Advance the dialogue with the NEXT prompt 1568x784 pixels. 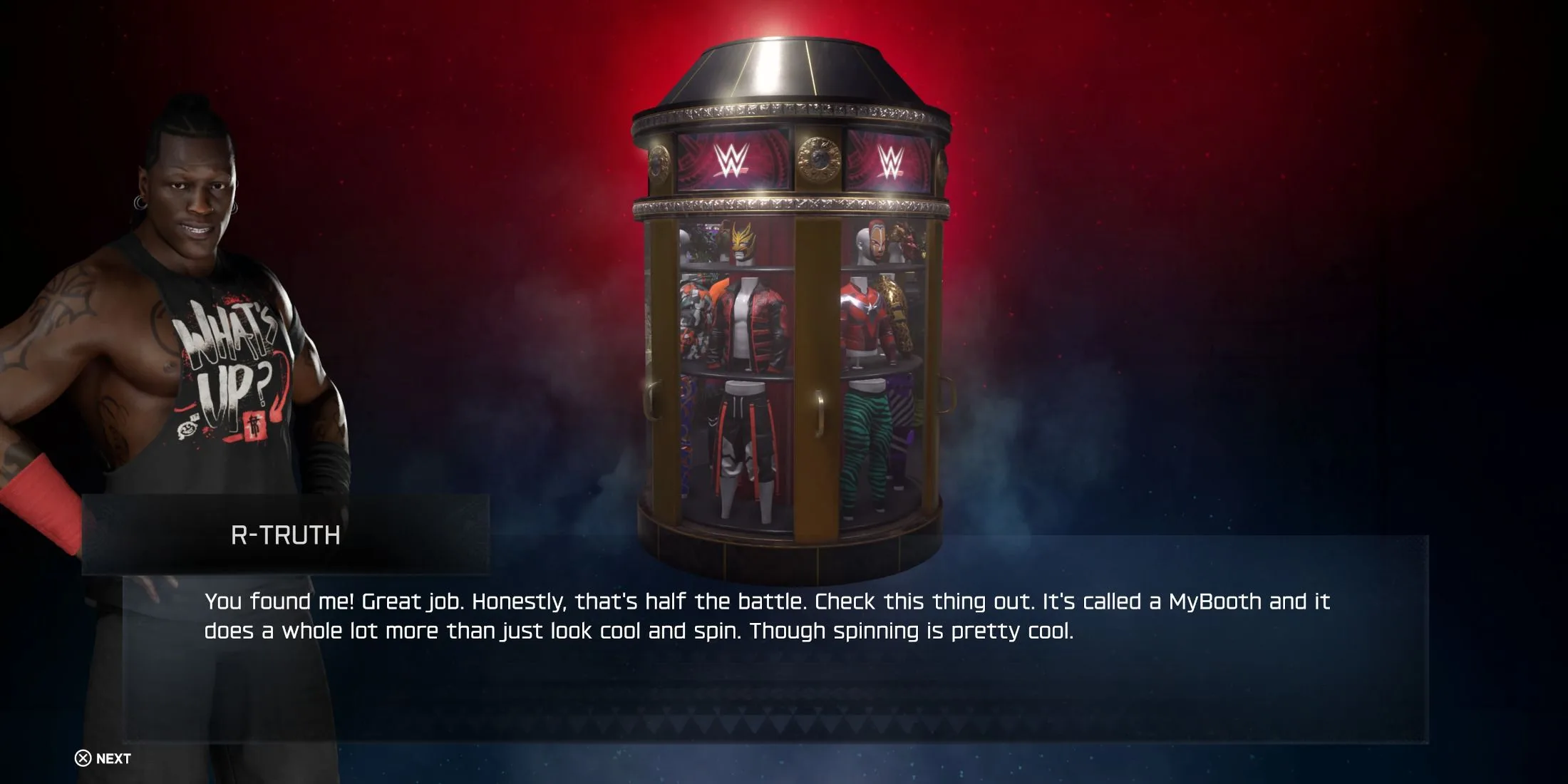pyautogui.click(x=103, y=758)
